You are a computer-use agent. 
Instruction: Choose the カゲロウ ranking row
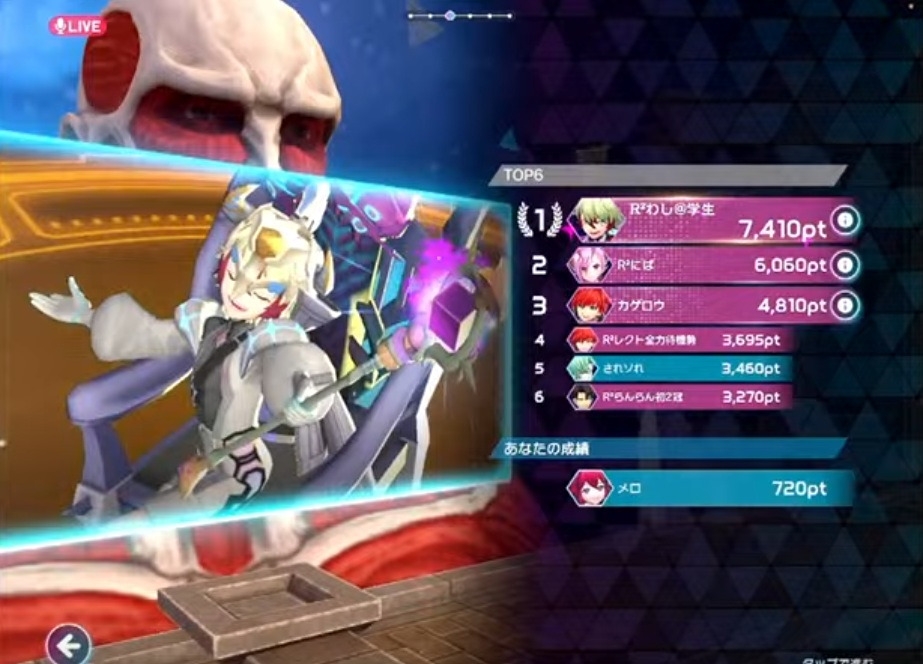pyautogui.click(x=700, y=305)
